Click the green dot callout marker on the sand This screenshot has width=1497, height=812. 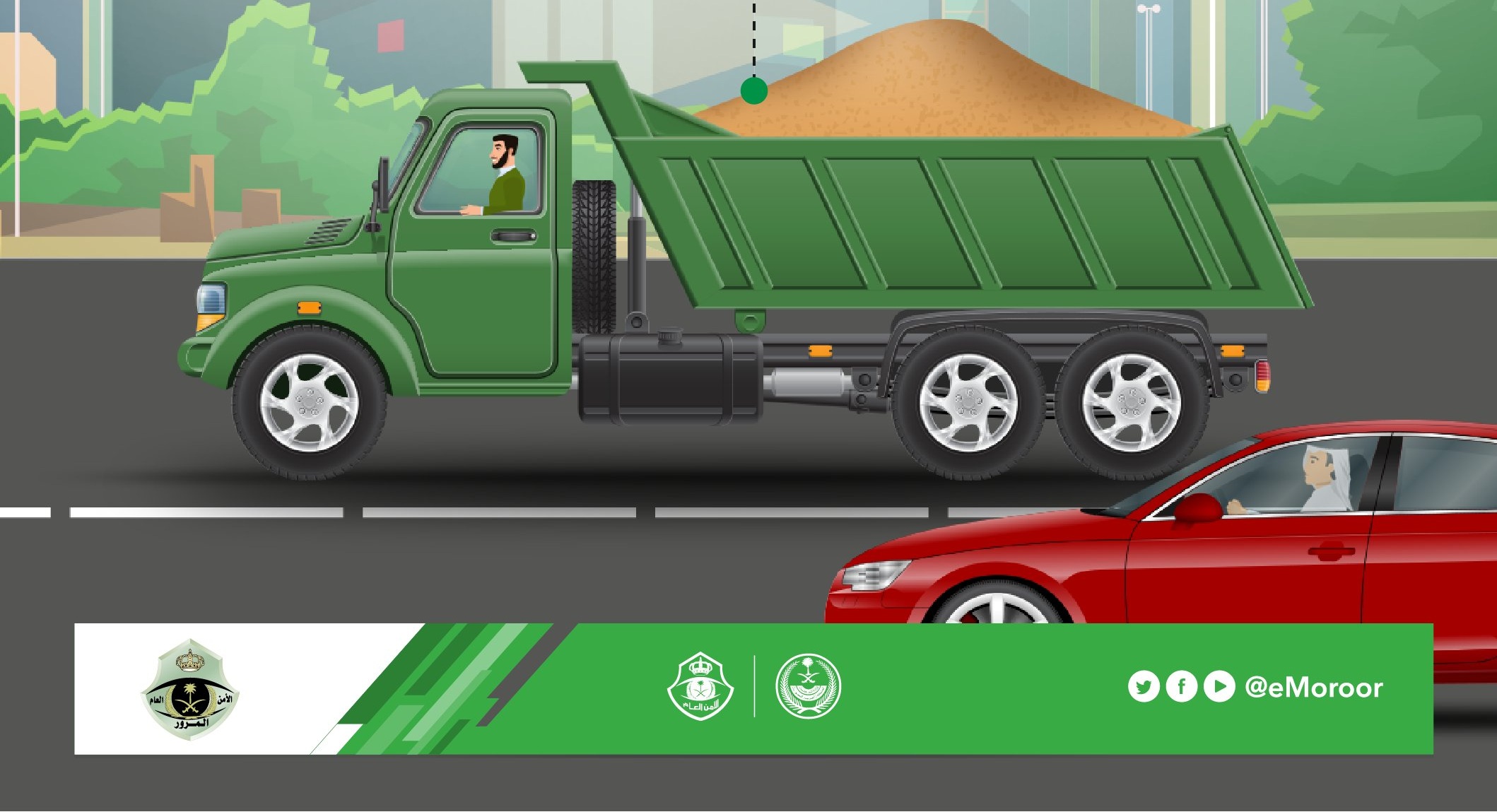point(754,91)
